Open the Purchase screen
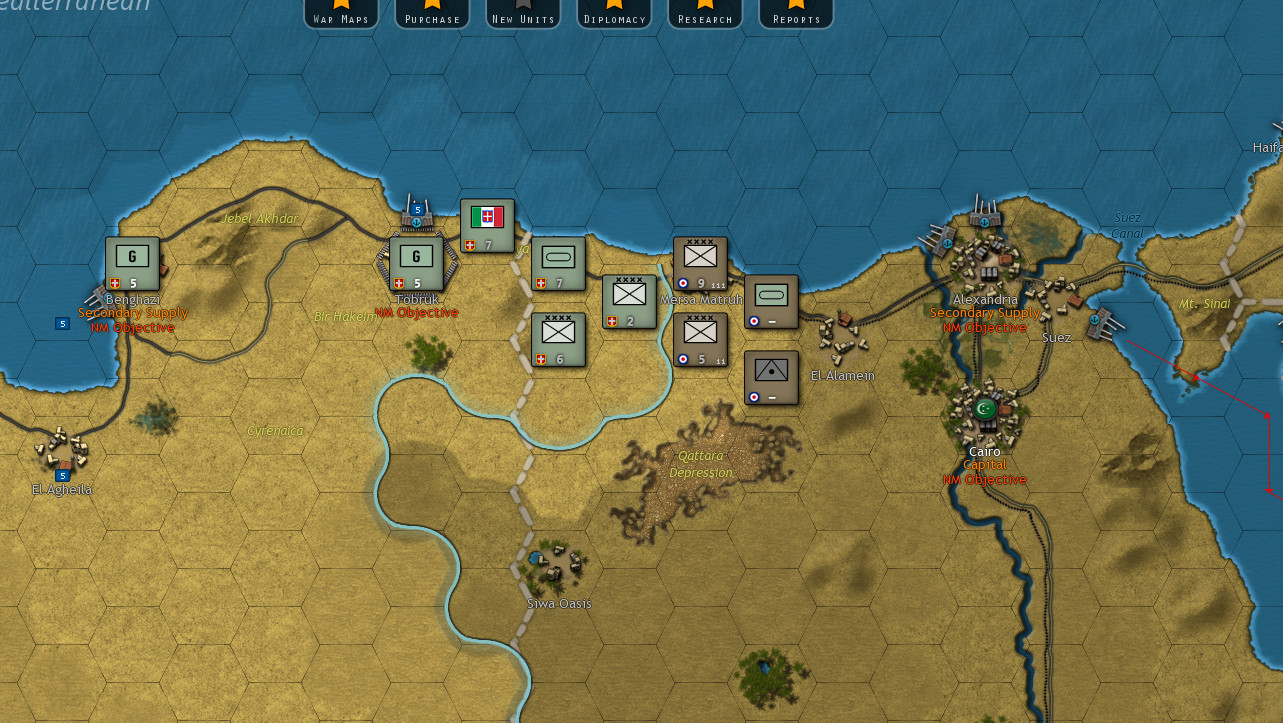 tap(432, 14)
